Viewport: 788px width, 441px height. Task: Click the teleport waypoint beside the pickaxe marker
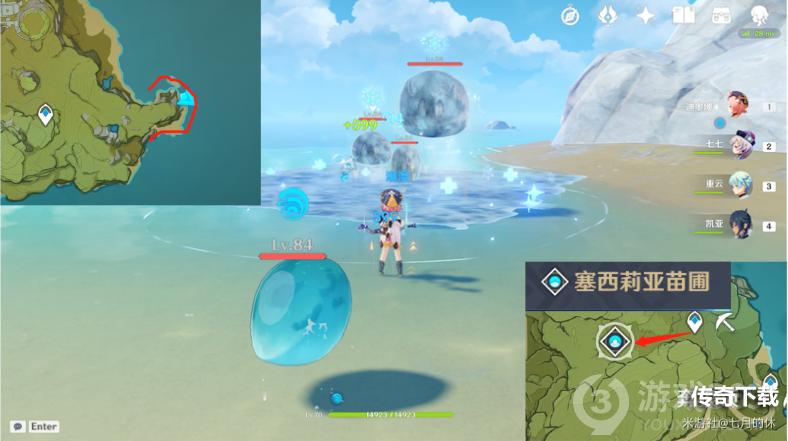[694, 322]
